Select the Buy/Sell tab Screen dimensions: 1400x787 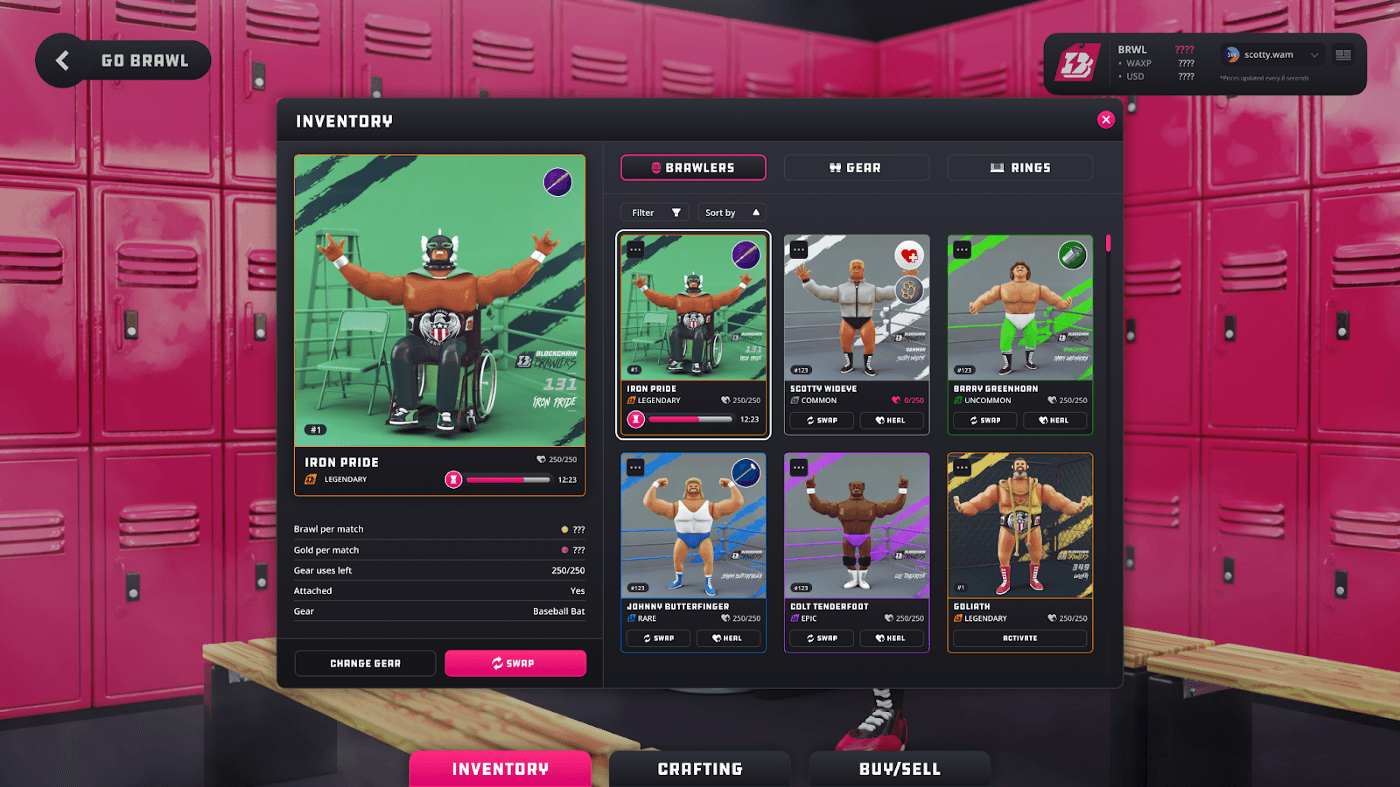(x=899, y=769)
